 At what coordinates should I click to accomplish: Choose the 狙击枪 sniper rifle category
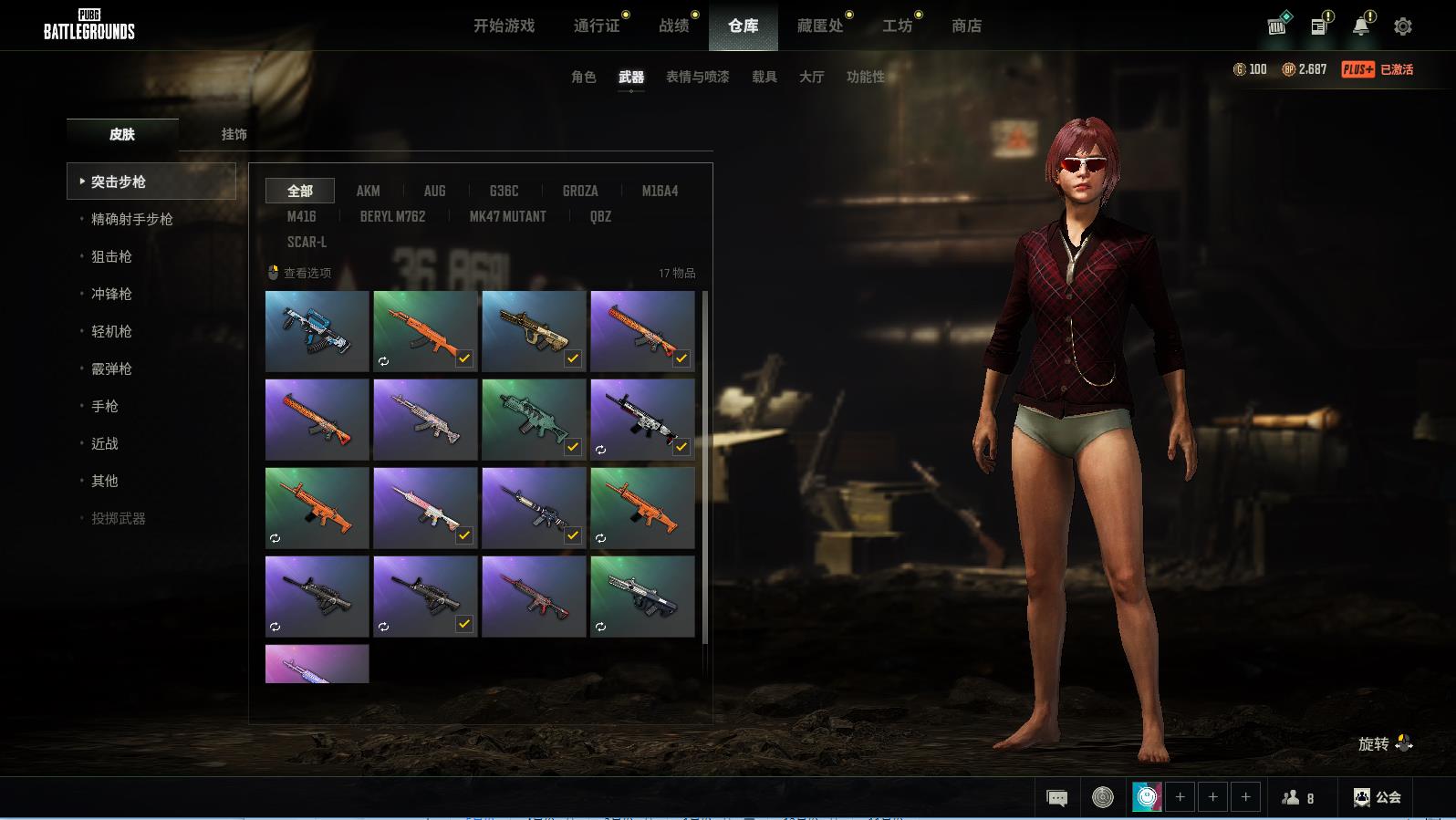111,256
